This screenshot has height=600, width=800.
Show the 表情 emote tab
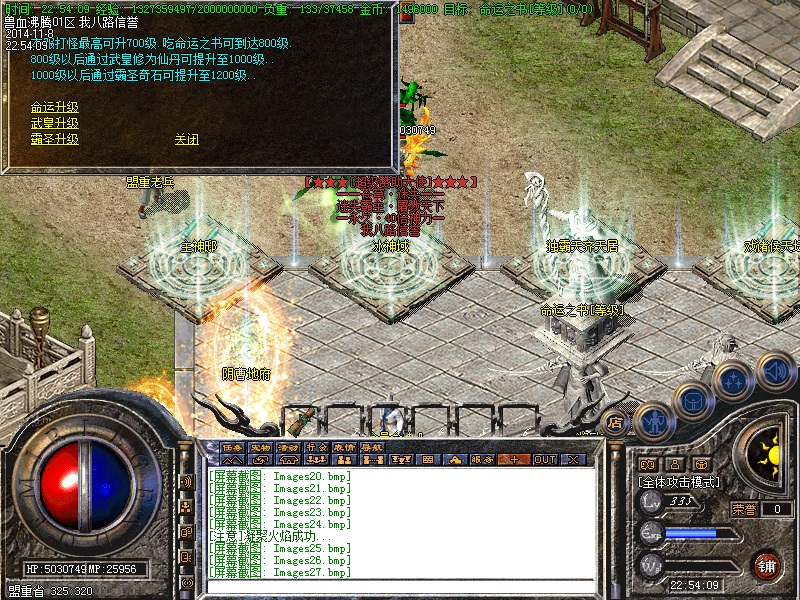(x=345, y=447)
